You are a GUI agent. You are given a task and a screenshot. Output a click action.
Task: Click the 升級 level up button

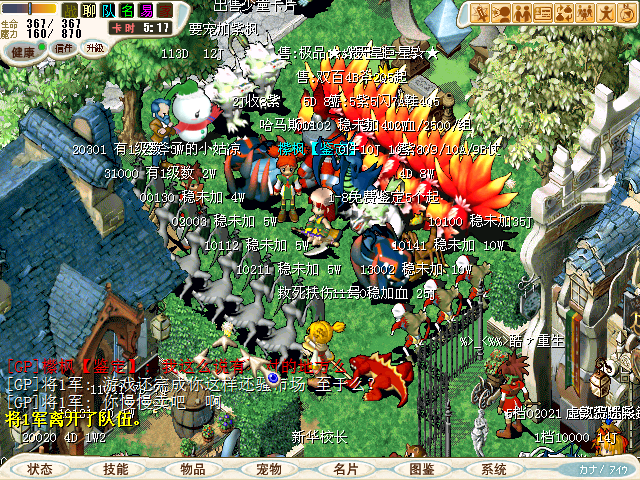click(95, 47)
